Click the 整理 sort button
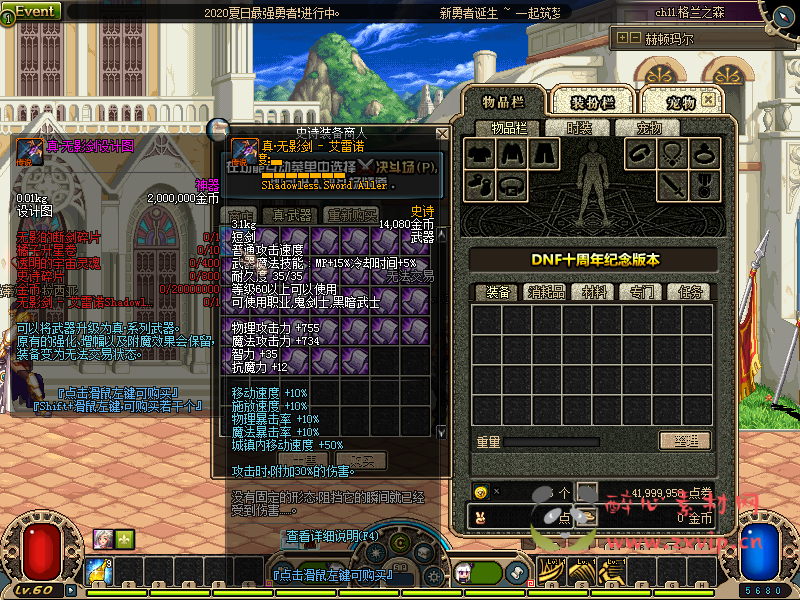Screen dimensions: 800x600 [684, 441]
